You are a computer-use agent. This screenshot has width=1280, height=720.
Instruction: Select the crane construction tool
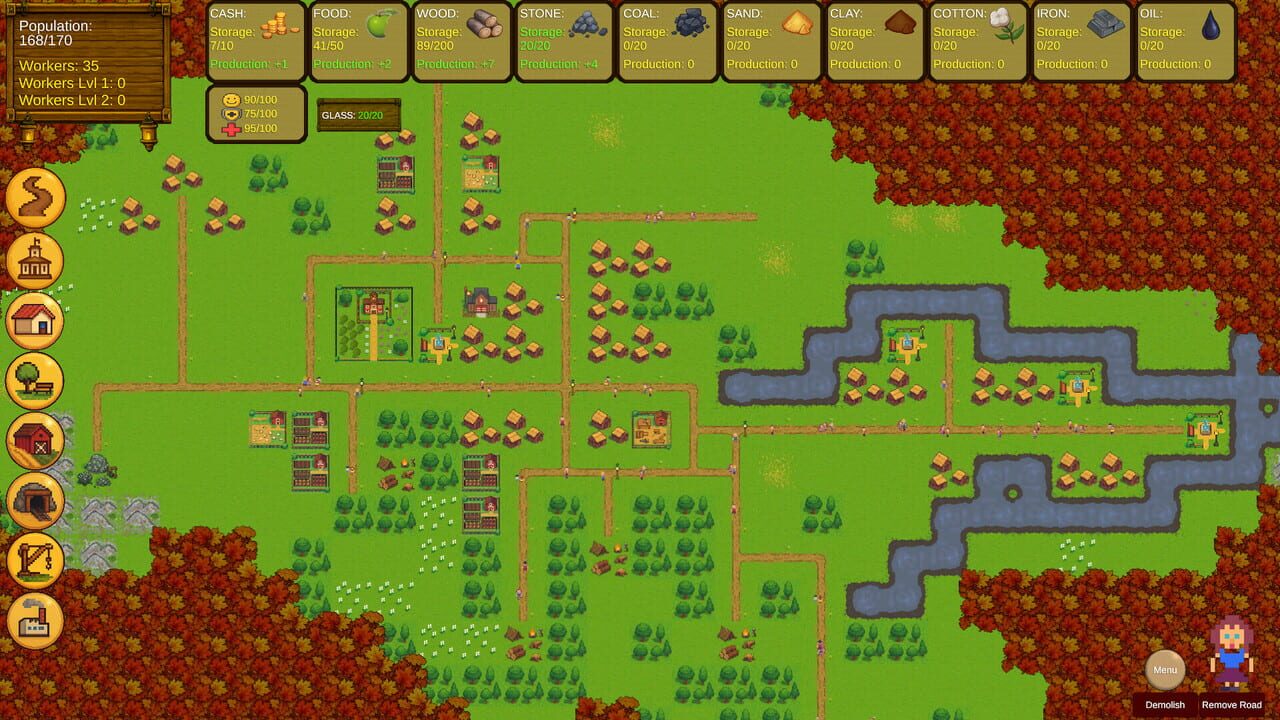point(35,561)
